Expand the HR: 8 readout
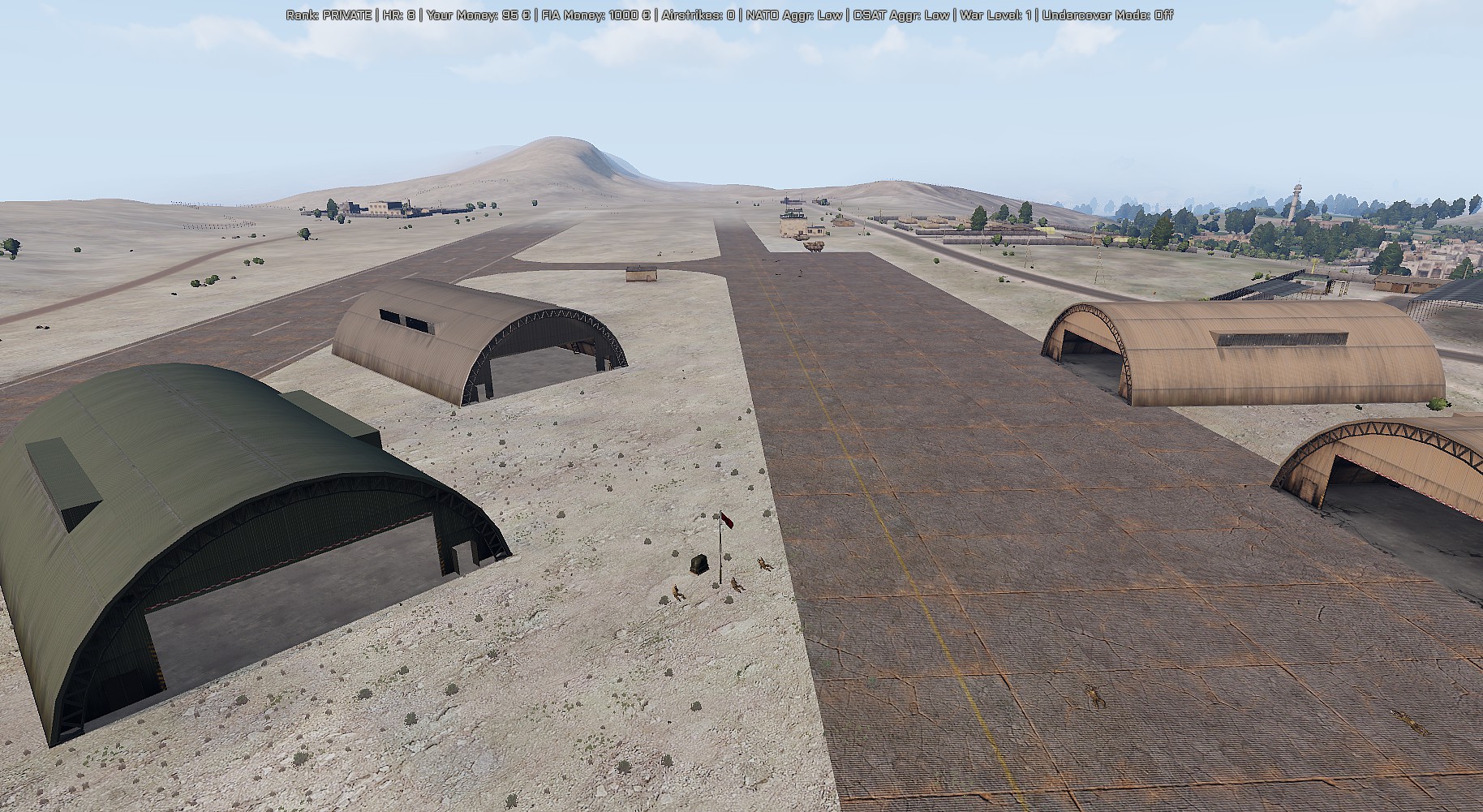1483x812 pixels. pyautogui.click(x=399, y=13)
